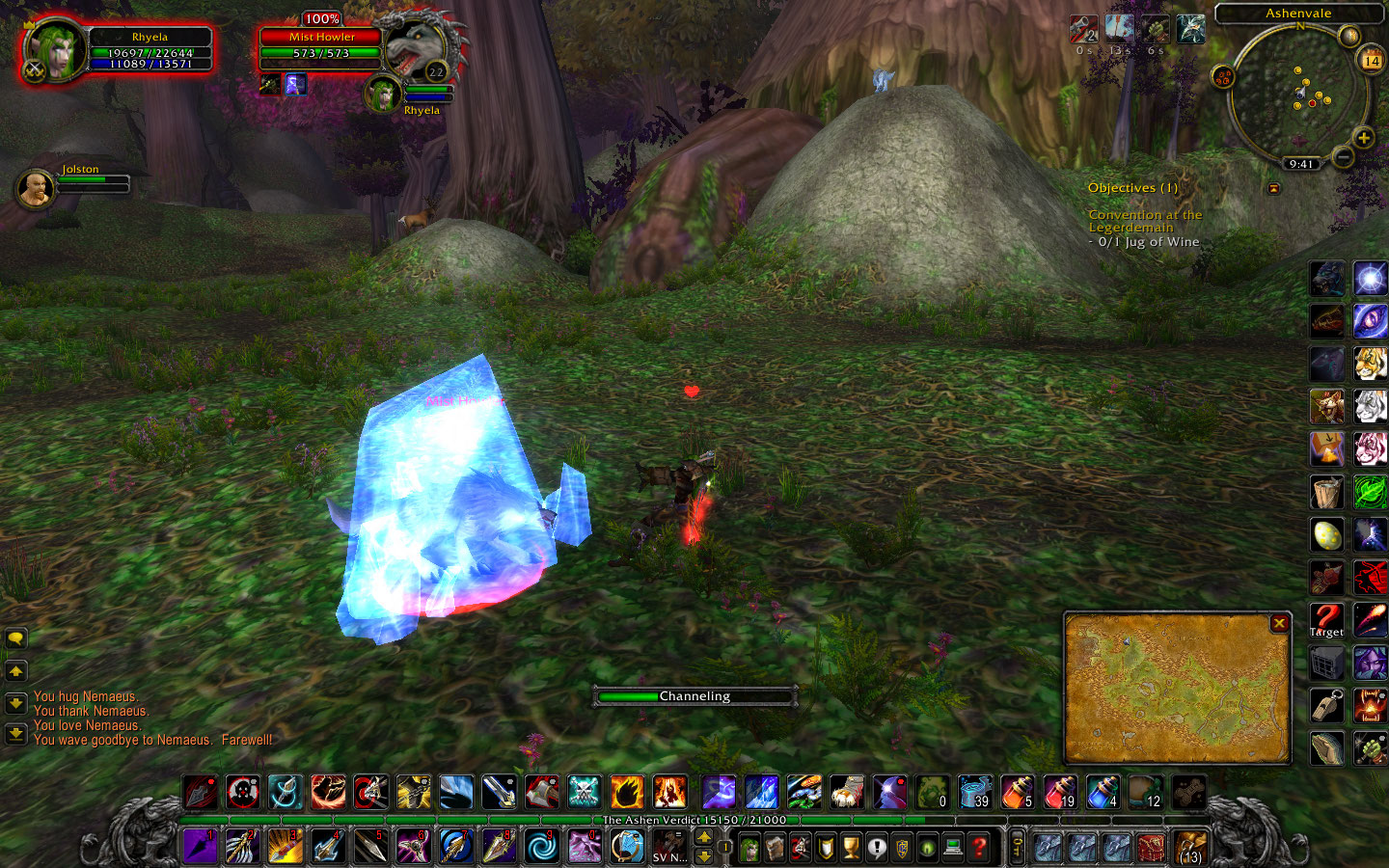
Task: Zoom in the minimap with plus button
Action: click(x=1363, y=138)
